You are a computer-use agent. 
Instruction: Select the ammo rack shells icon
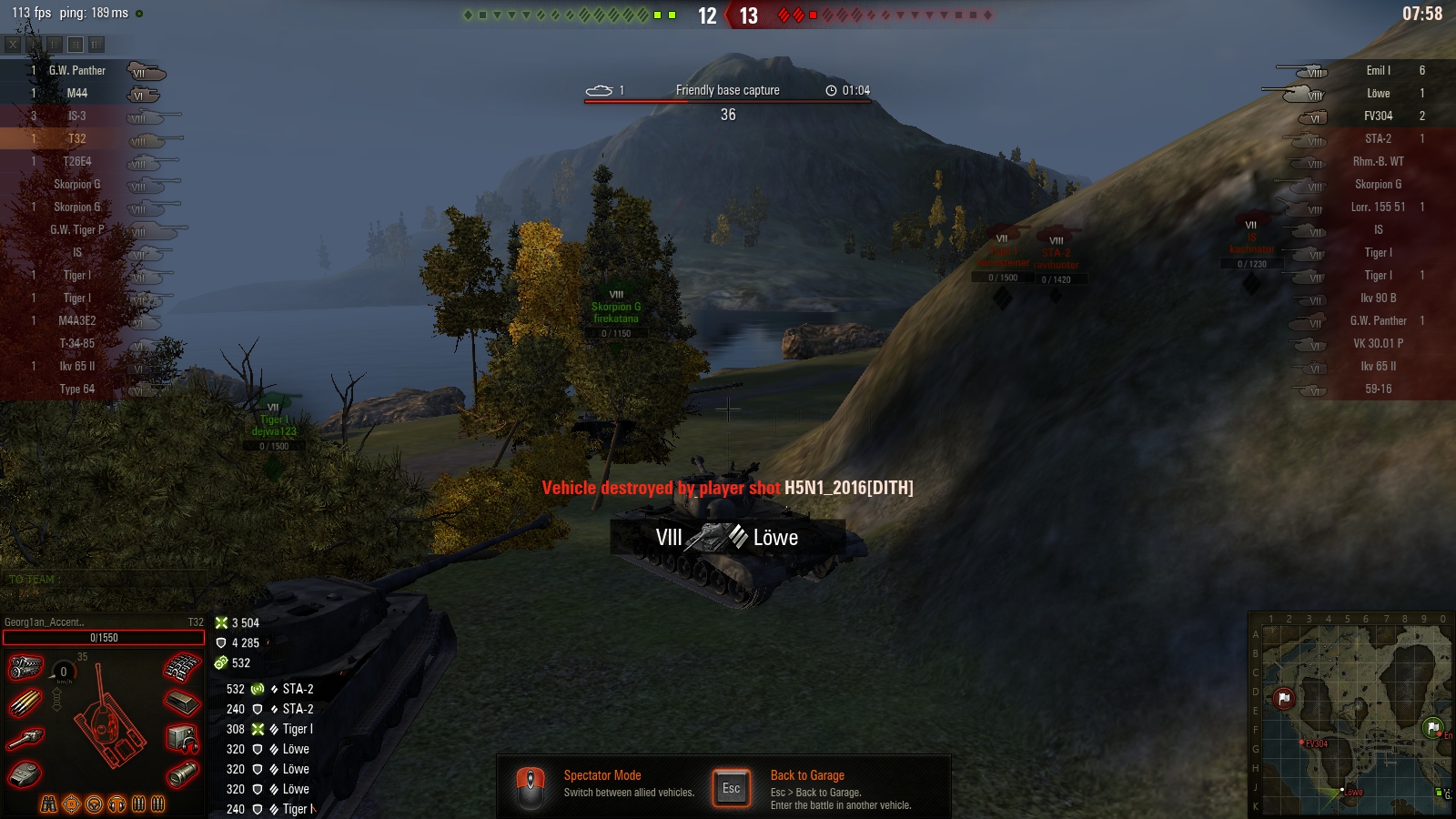[25, 703]
